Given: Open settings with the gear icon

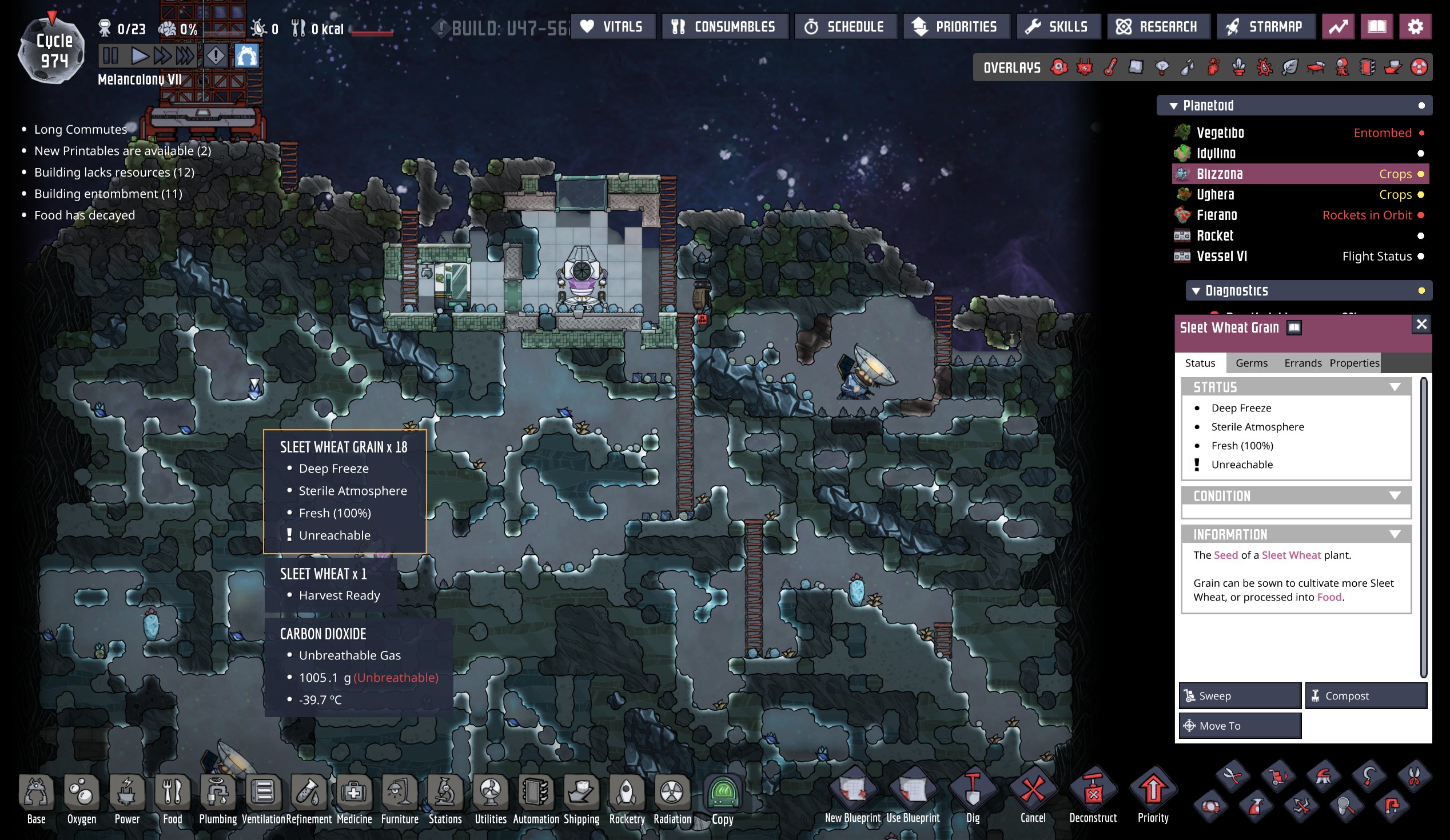Looking at the screenshot, I should click(x=1415, y=26).
